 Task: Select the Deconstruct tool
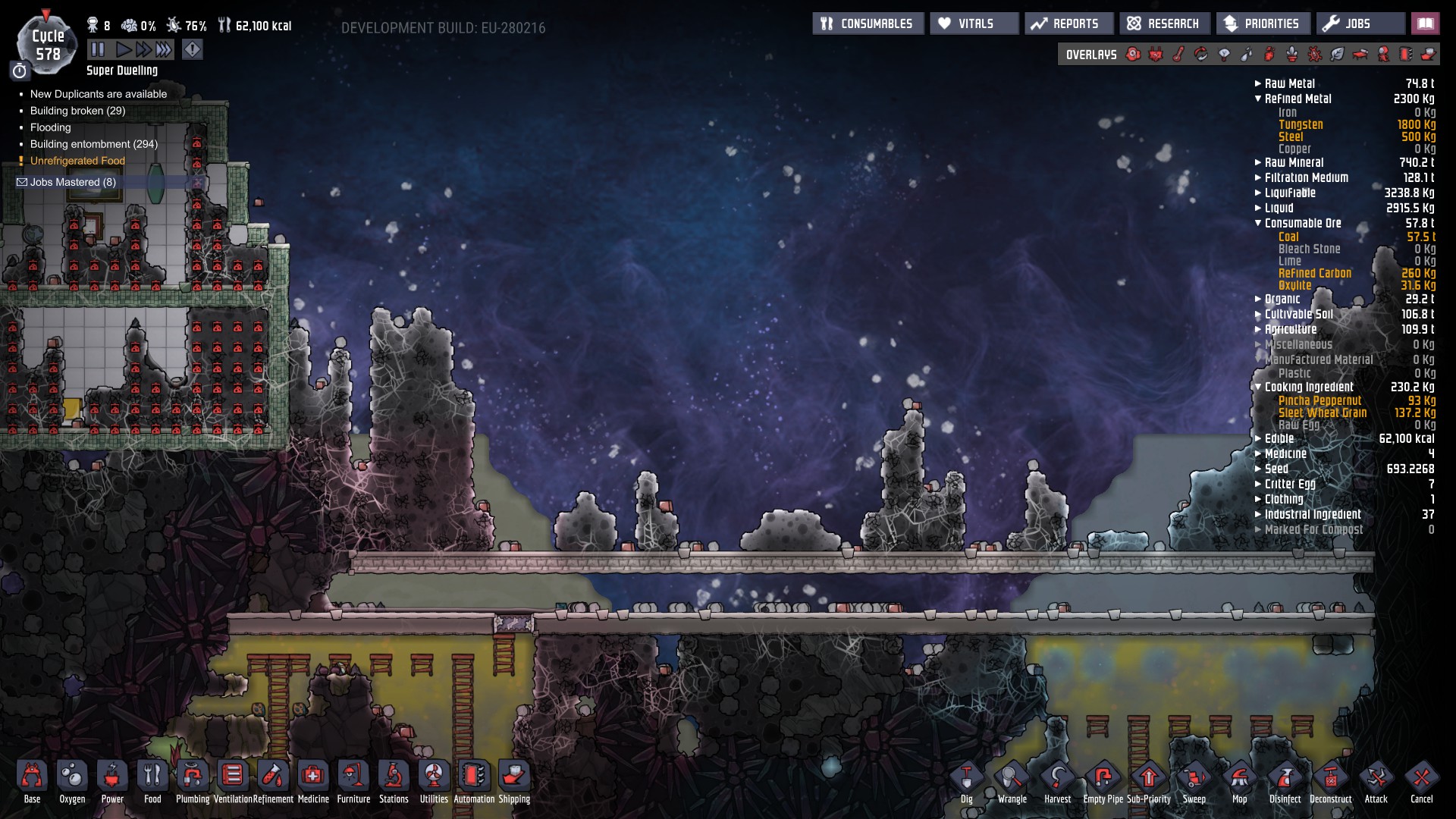pos(1331,781)
